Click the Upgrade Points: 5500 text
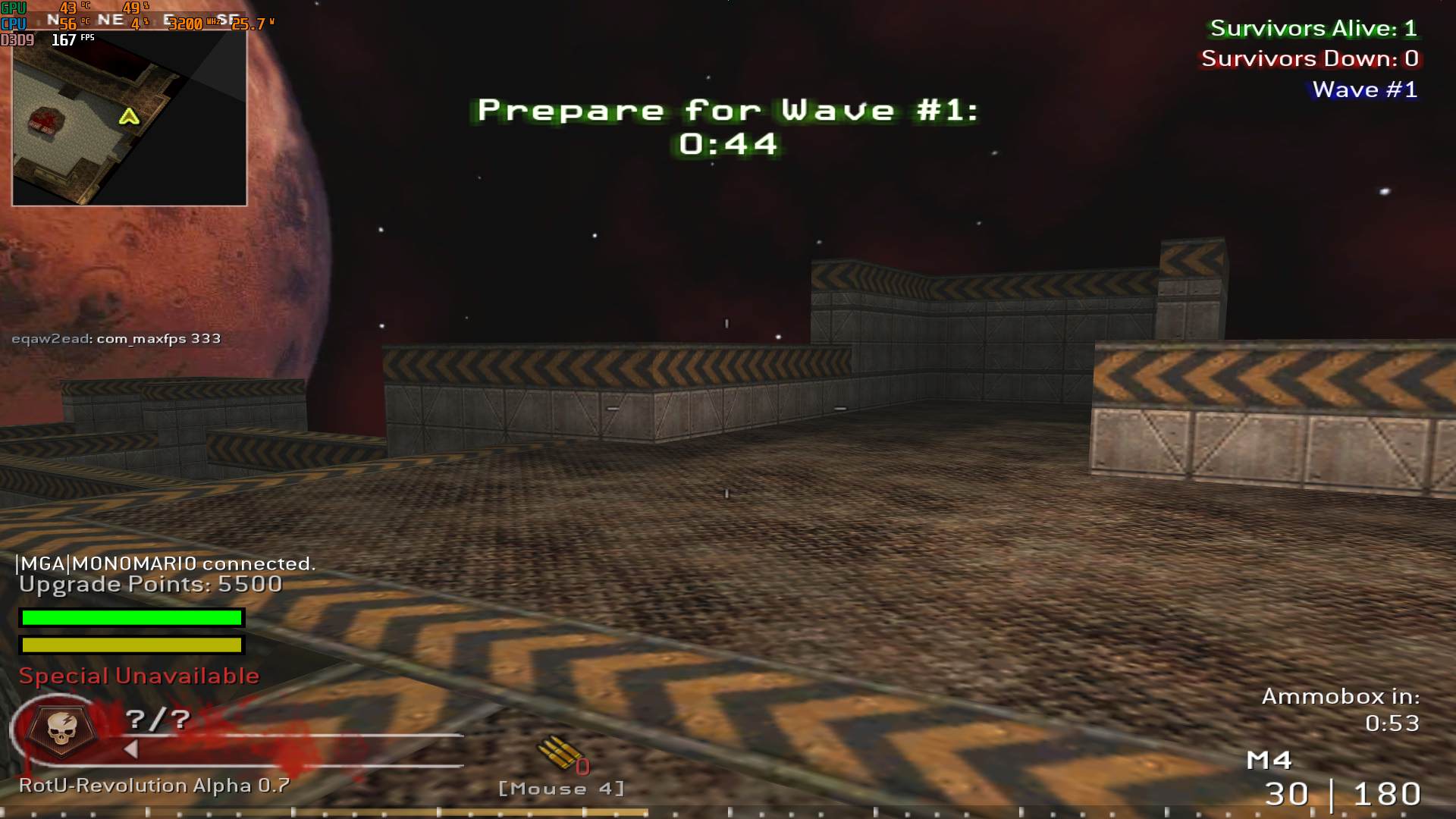 click(x=149, y=584)
